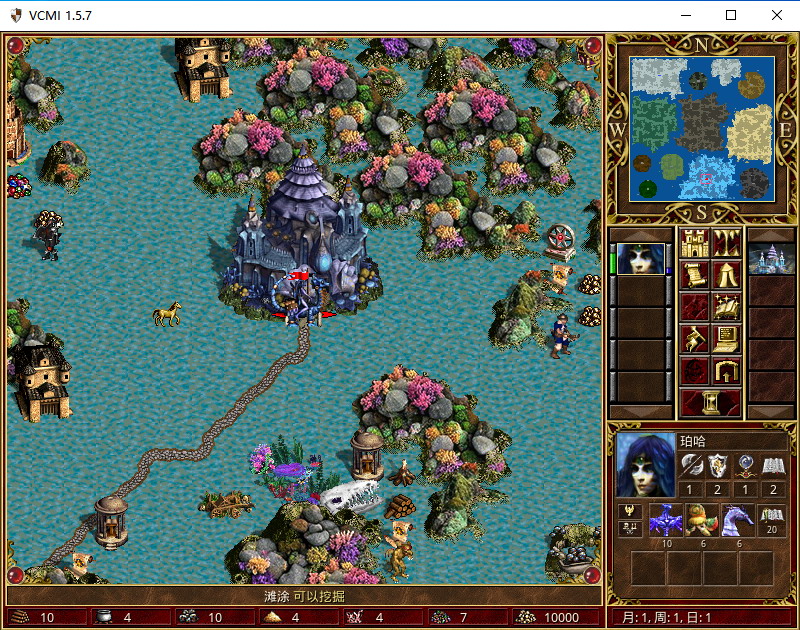Click the next hero archway button
This screenshot has width=800, height=630.
tap(726, 371)
